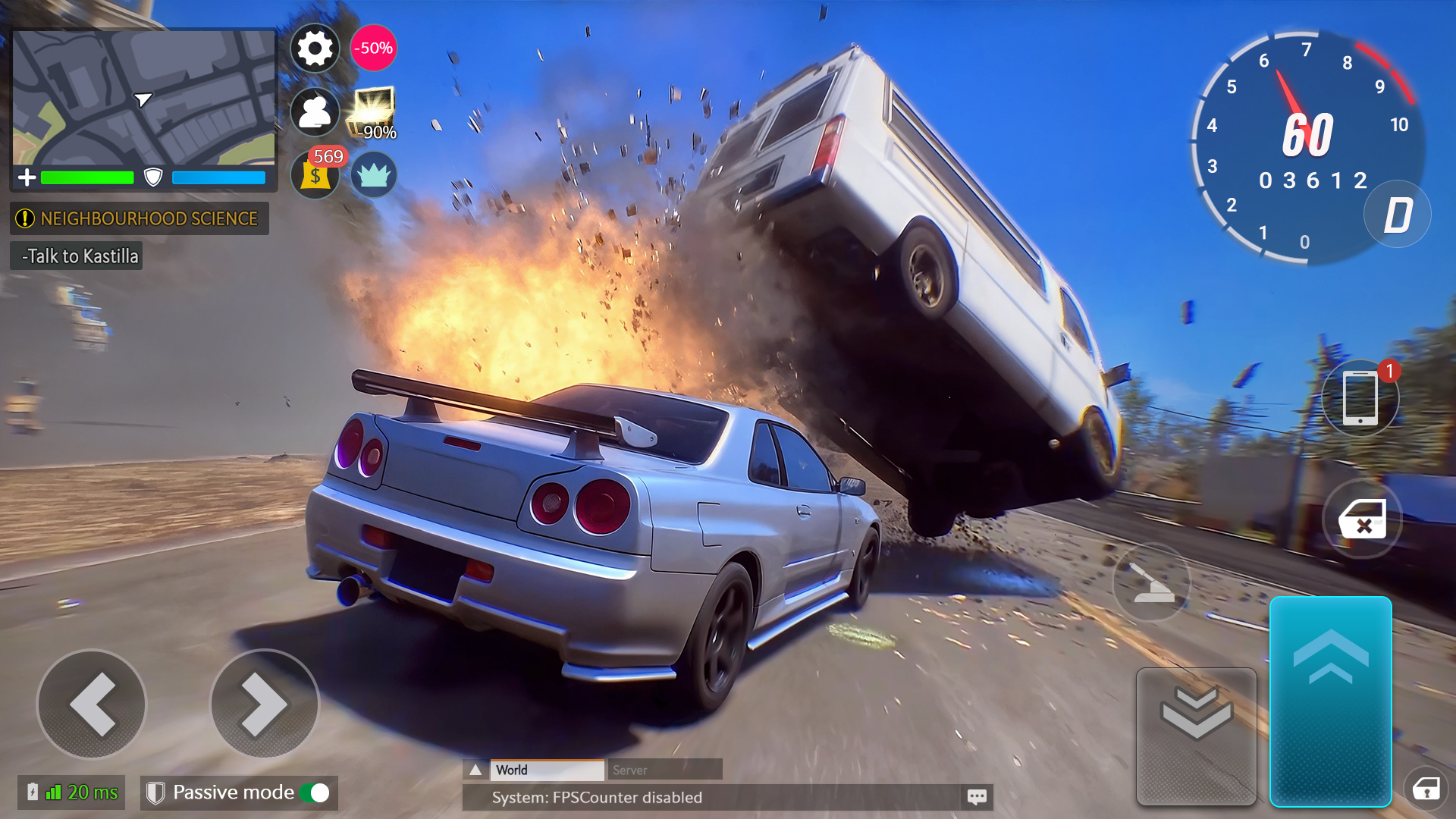The height and width of the screenshot is (819, 1456).
Task: Tap the gray brake pedal
Action: pos(1196,734)
